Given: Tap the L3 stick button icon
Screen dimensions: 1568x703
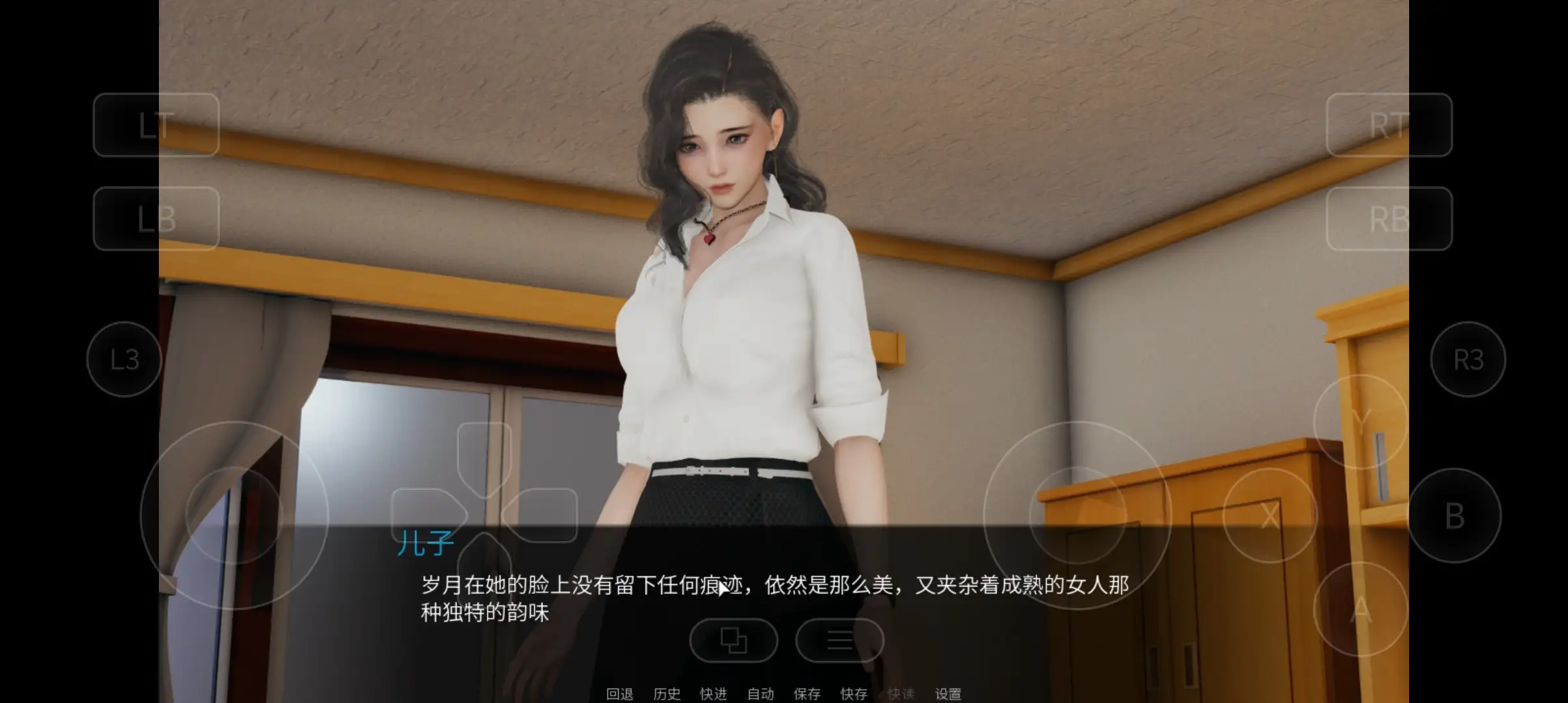Looking at the screenshot, I should click(x=123, y=360).
